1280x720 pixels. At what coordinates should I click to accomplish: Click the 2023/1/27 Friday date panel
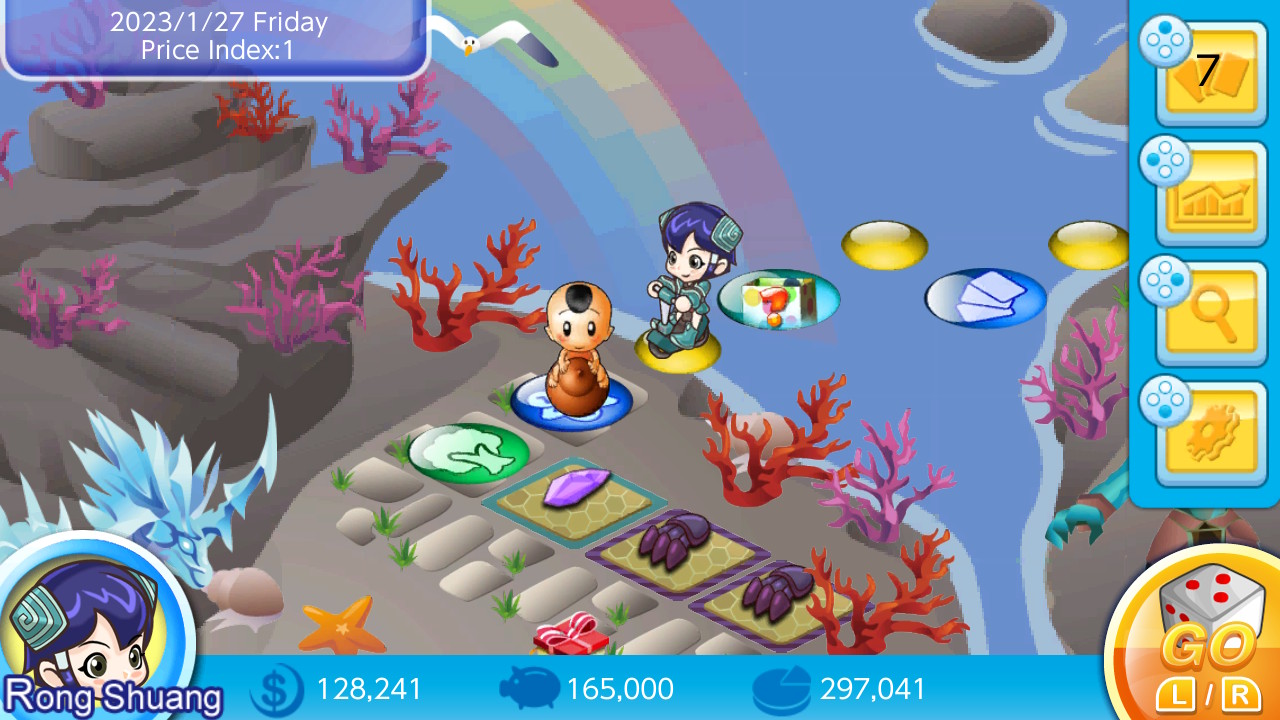point(215,35)
